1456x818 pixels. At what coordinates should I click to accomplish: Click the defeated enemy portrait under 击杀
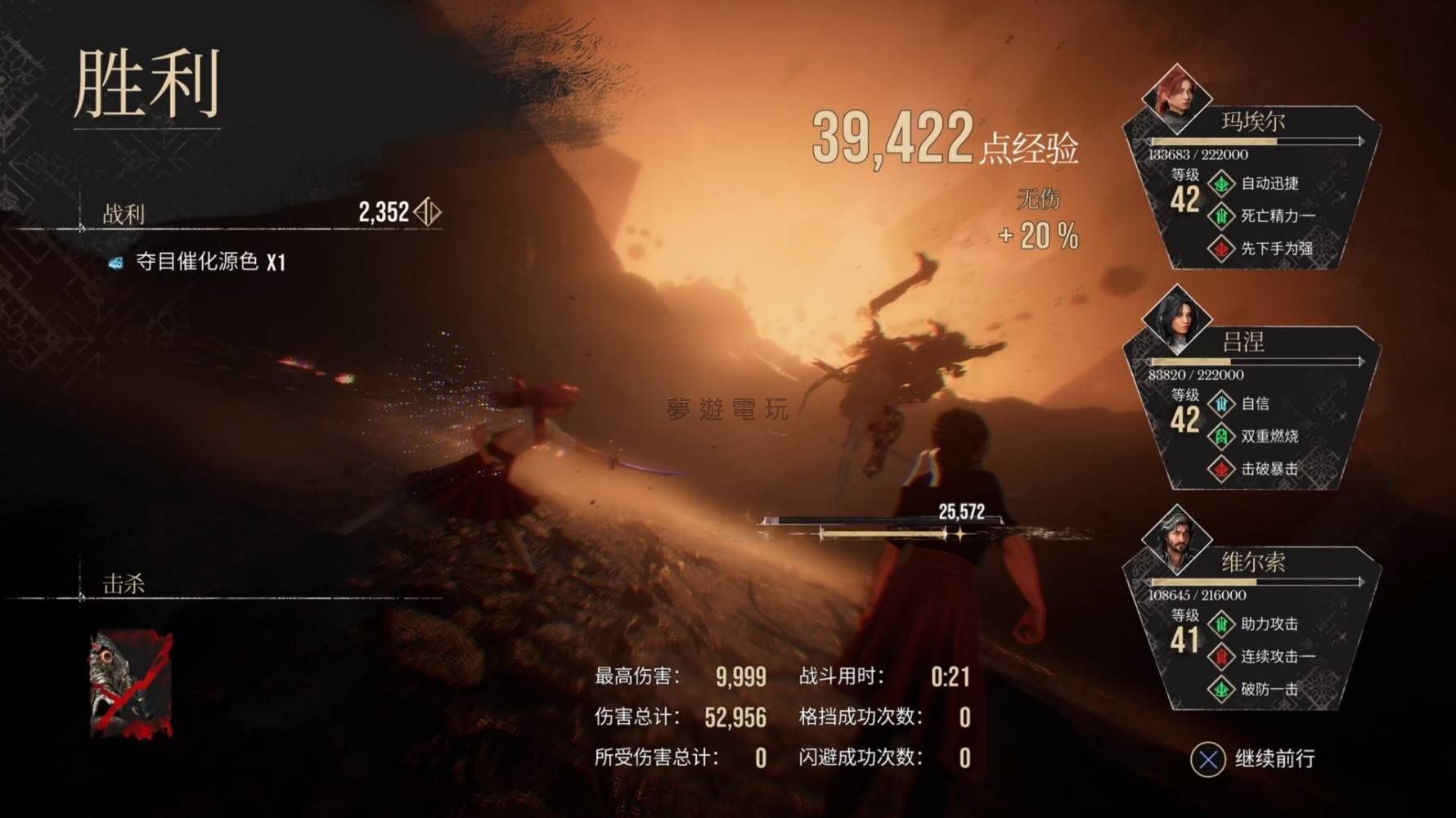[131, 684]
